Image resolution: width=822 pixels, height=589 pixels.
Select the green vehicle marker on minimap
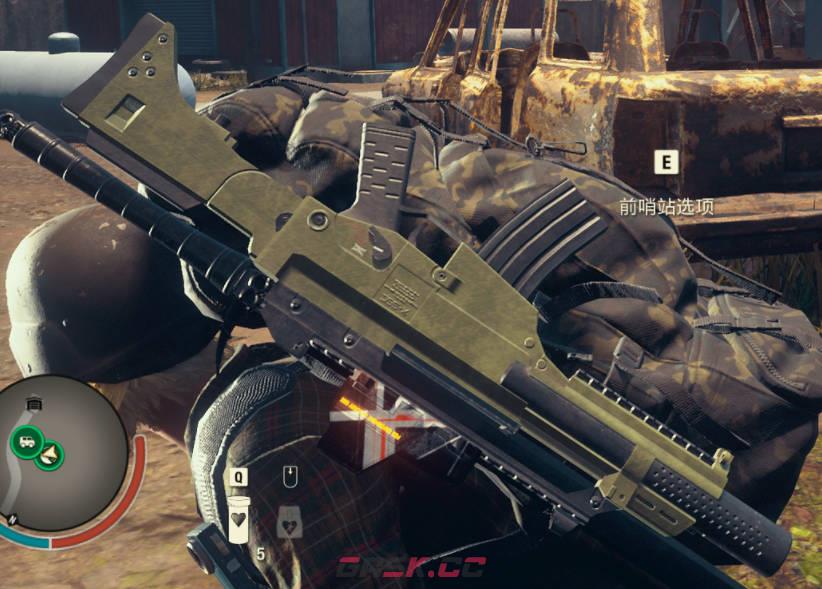tap(25, 439)
